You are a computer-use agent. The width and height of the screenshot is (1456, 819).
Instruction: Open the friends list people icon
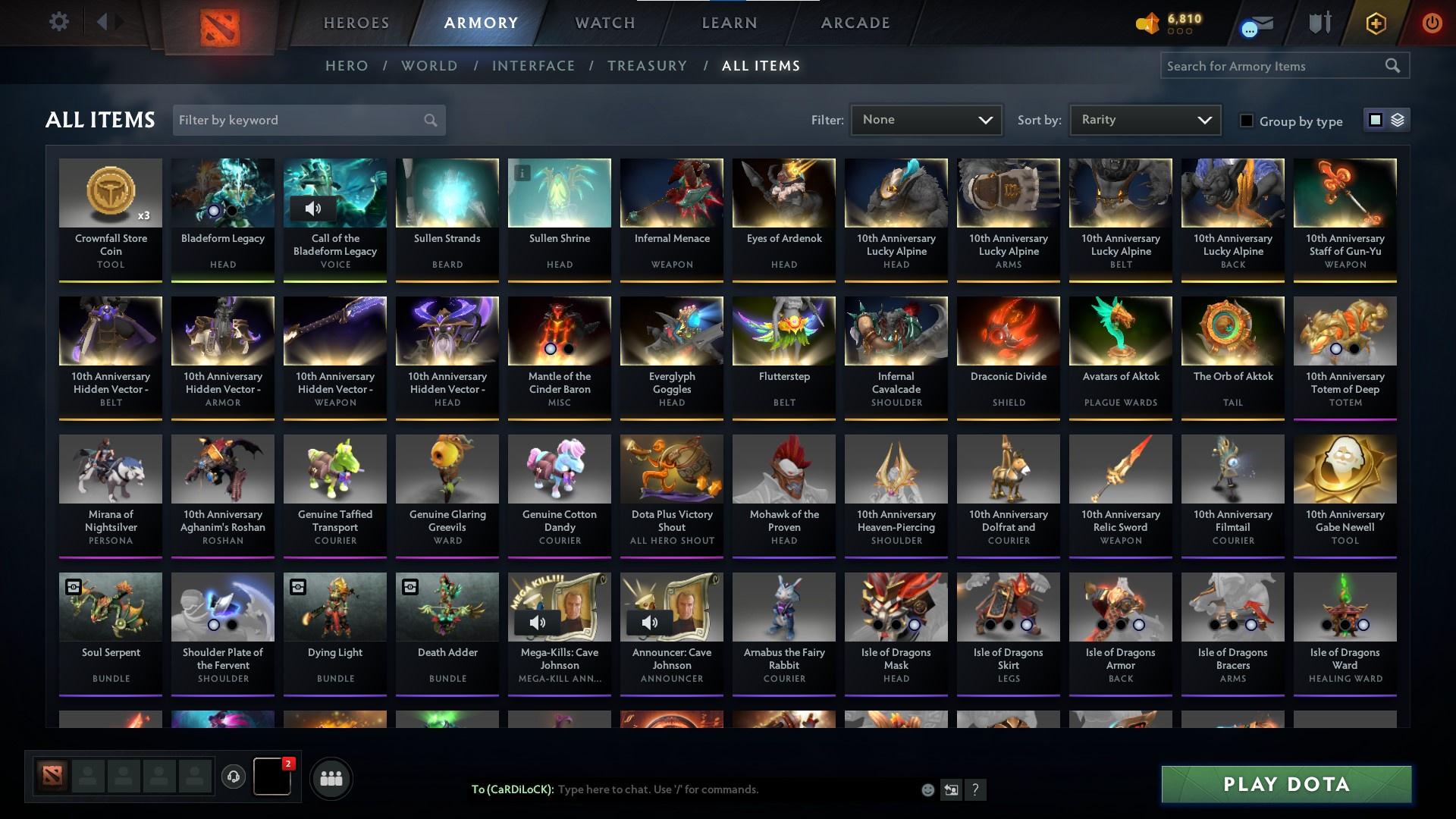tap(331, 777)
